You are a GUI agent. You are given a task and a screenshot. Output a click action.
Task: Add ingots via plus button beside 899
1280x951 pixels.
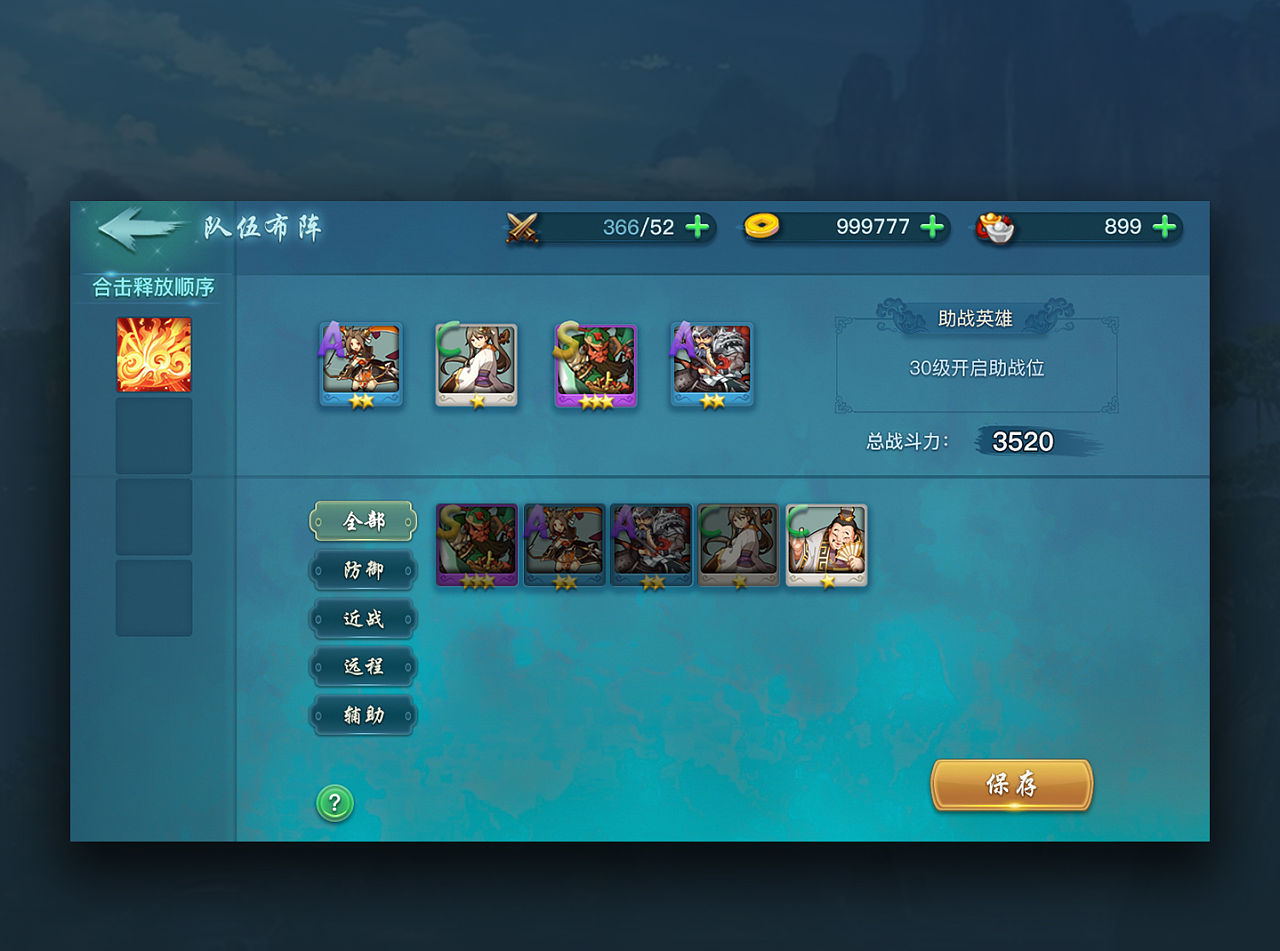click(x=1164, y=228)
